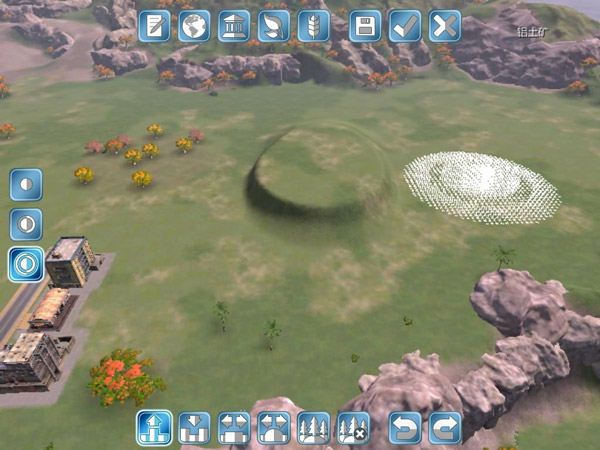
Task: Select the smallest brush size
Action: point(26,185)
